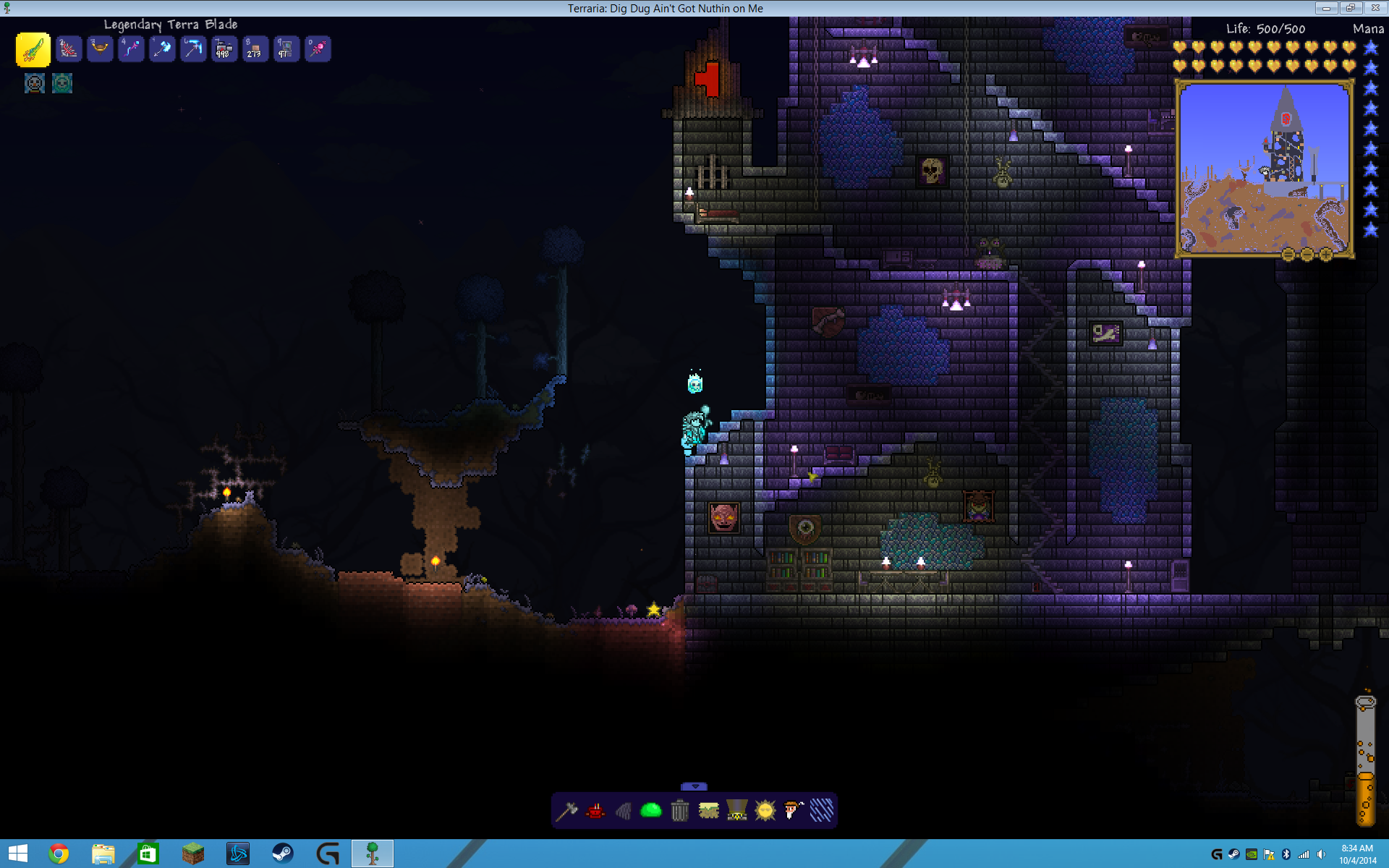Screen dimensions: 1389x868
Task: Toggle the rain weather icon in the toolbar
Action: (x=821, y=811)
